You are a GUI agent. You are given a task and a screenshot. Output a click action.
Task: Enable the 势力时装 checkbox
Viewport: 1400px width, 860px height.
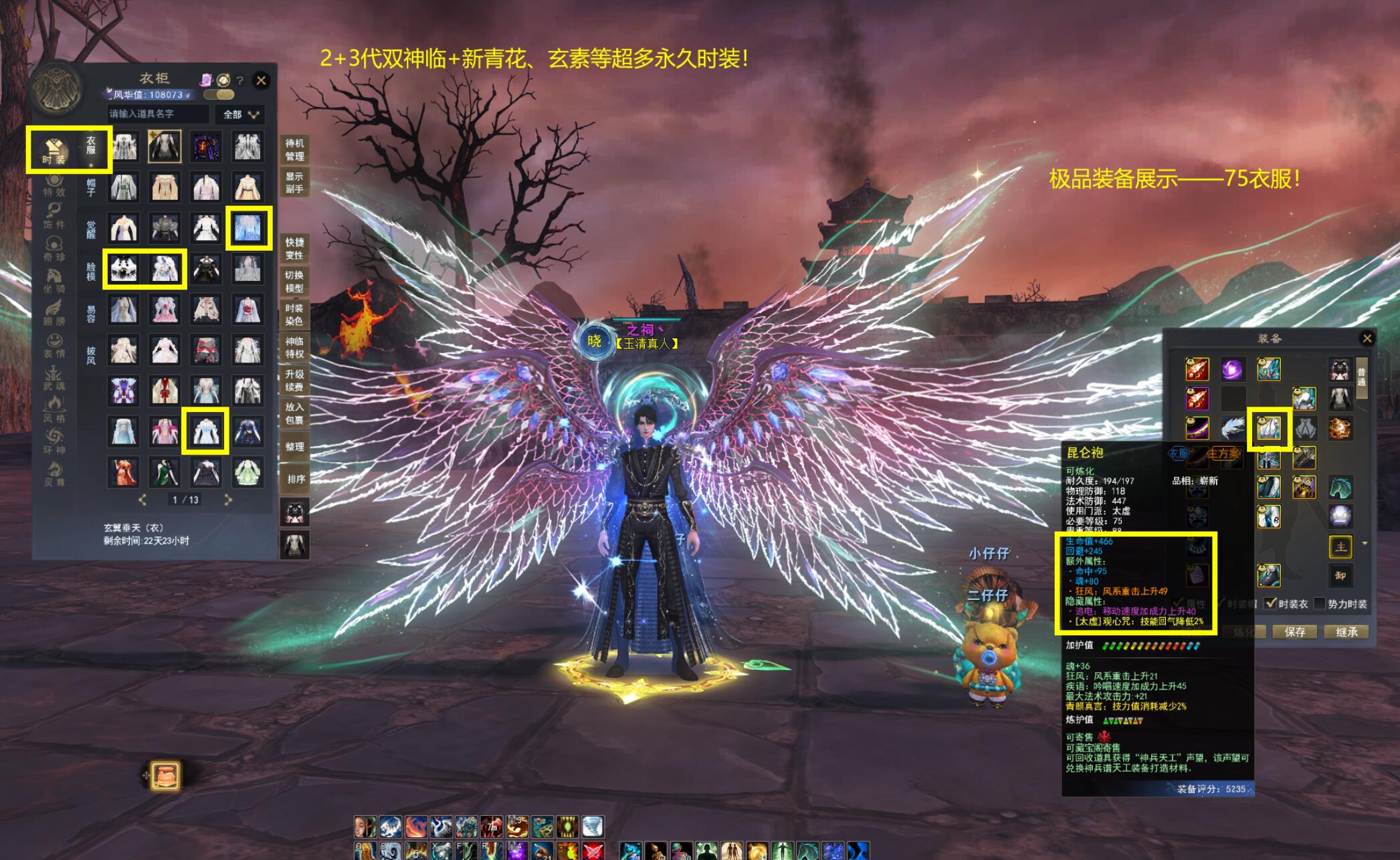coord(1319,603)
